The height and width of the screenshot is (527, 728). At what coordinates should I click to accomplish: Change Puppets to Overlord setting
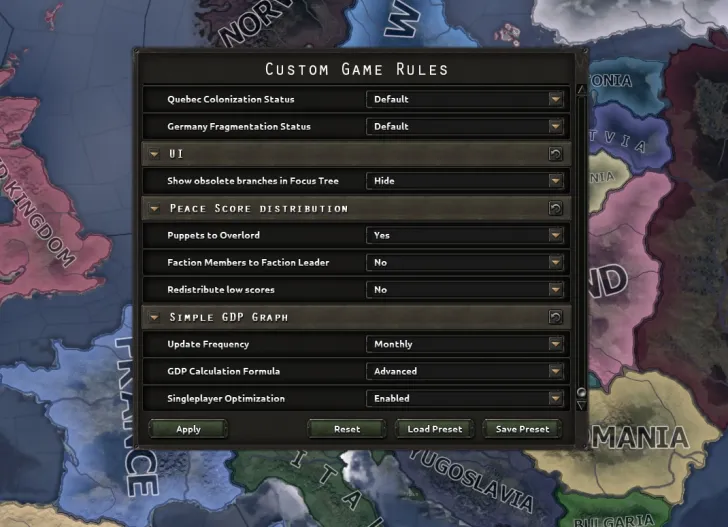tap(466, 235)
